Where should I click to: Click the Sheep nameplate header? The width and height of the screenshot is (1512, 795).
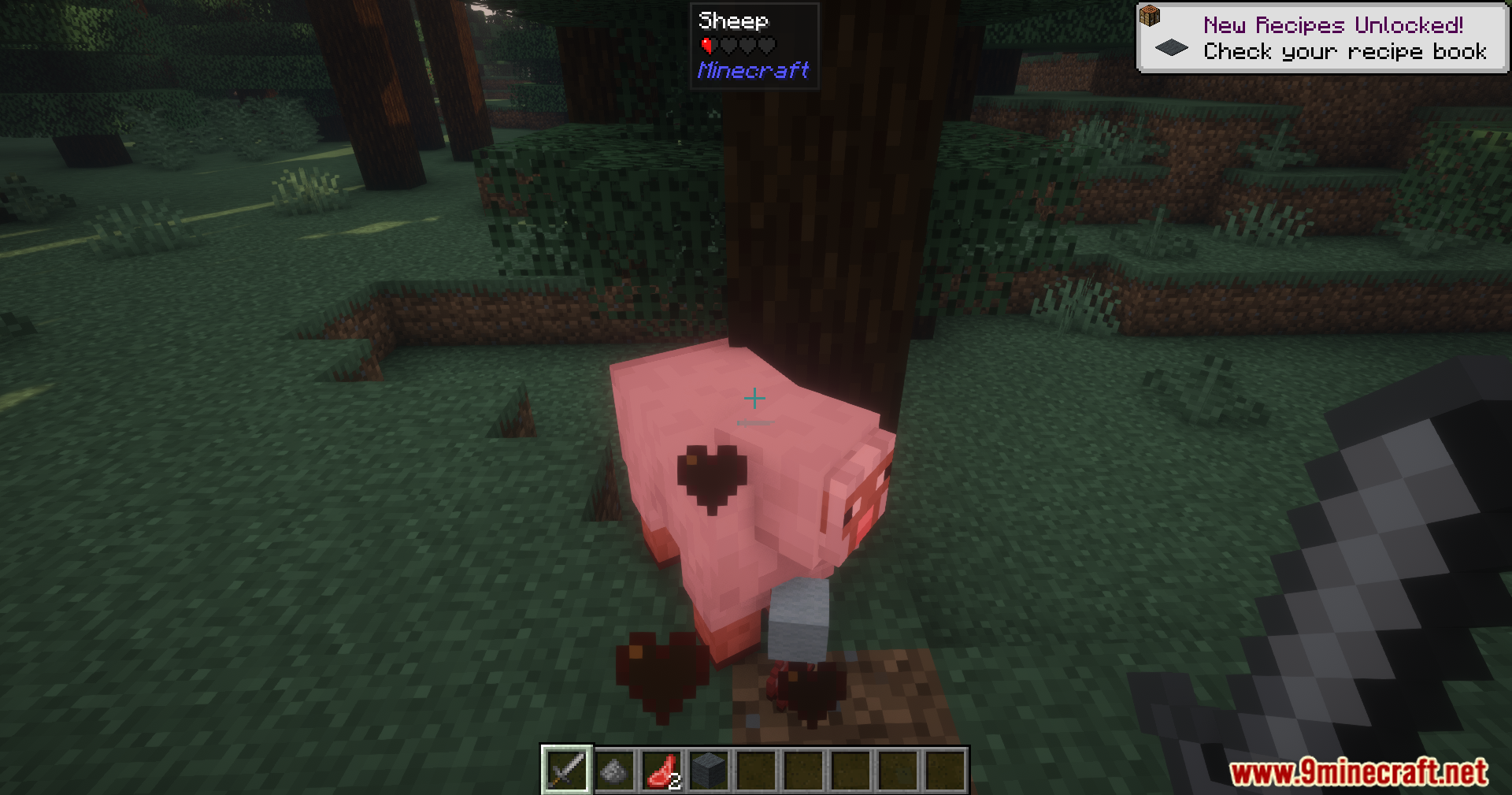(733, 20)
